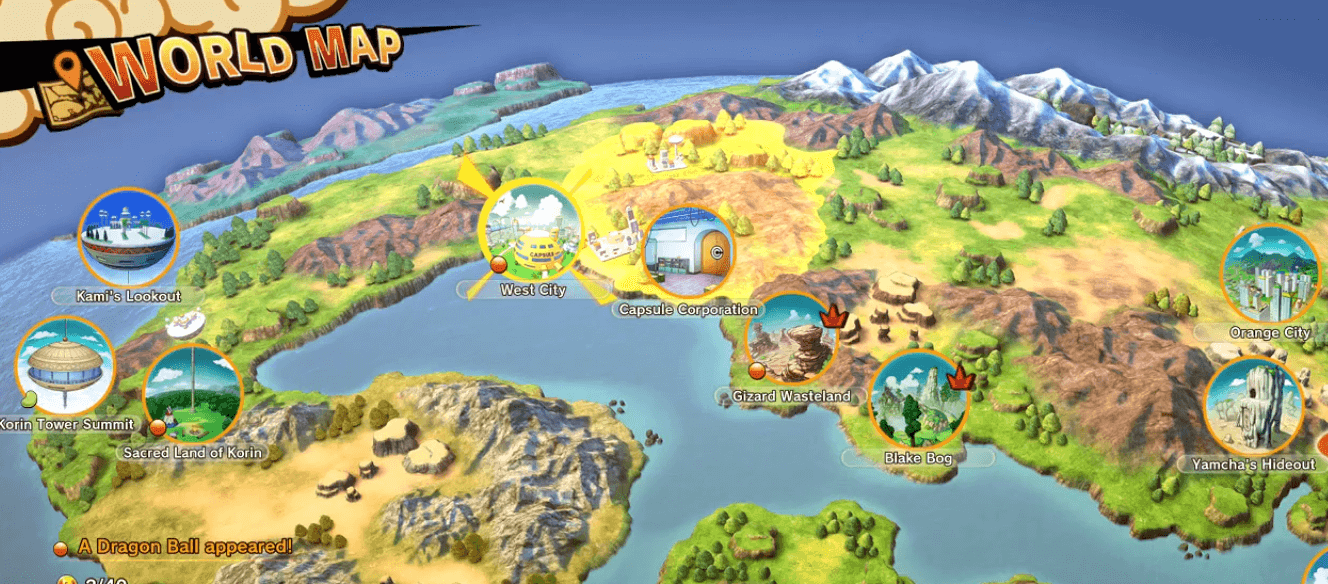Go to the Blake Bog area
This screenshot has height=584, width=1328.
click(918, 400)
